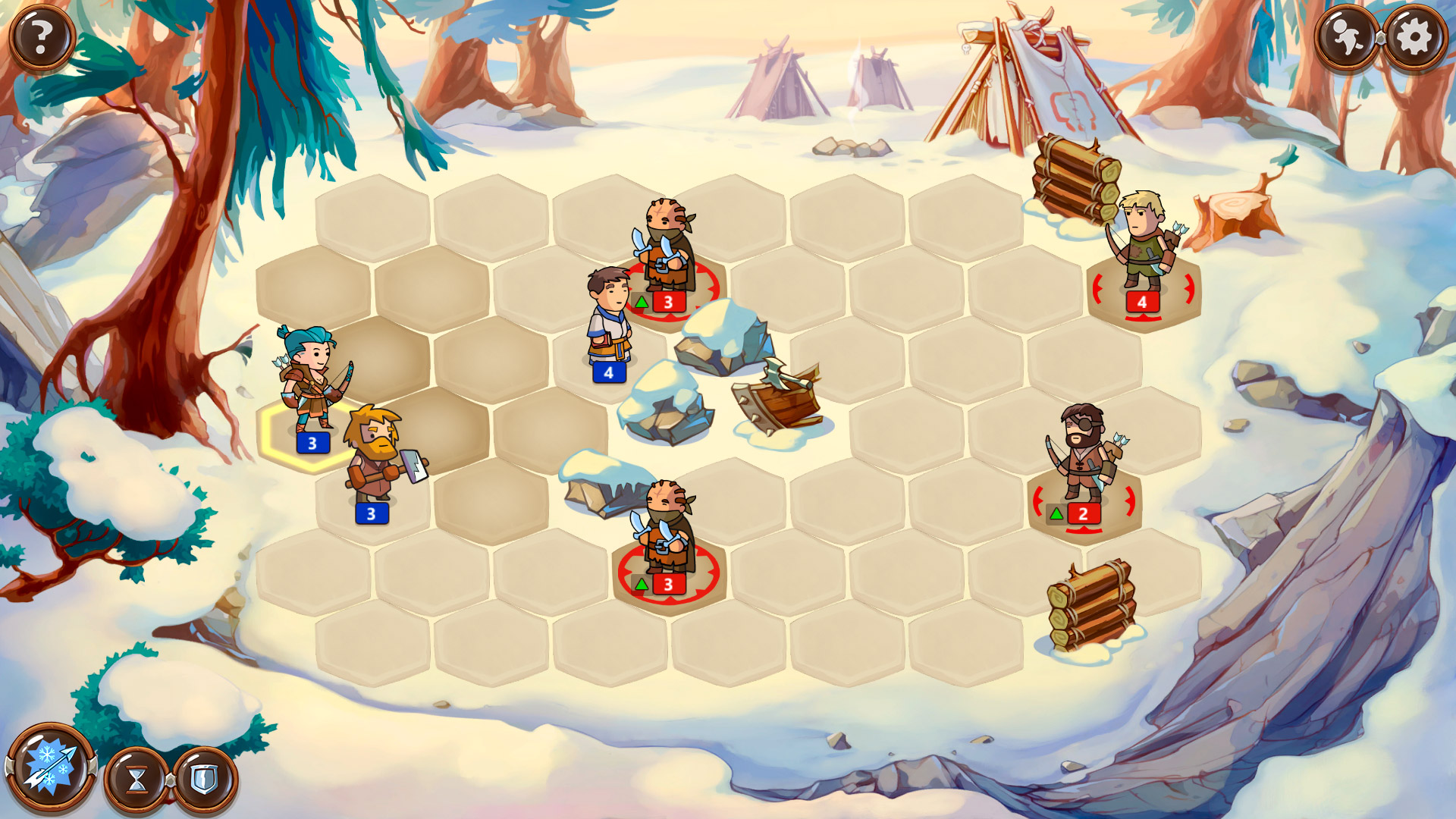Open the help question mark button
The image size is (1456, 819).
tap(42, 37)
